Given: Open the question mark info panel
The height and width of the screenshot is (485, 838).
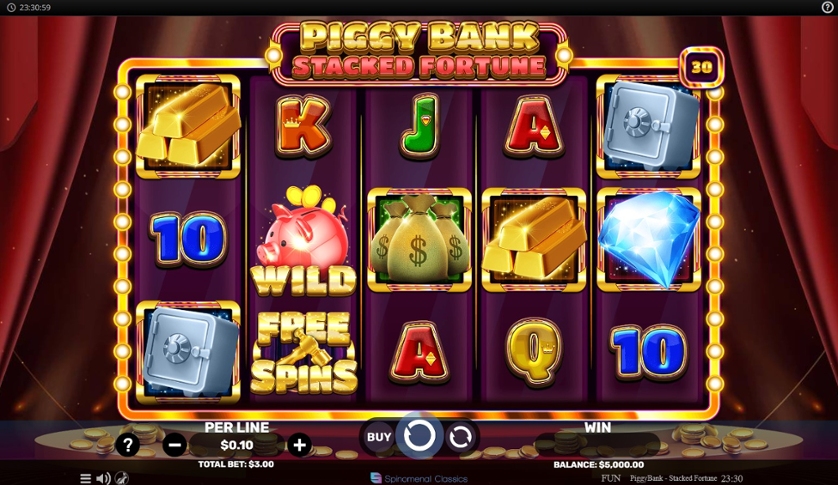Looking at the screenshot, I should tap(127, 445).
